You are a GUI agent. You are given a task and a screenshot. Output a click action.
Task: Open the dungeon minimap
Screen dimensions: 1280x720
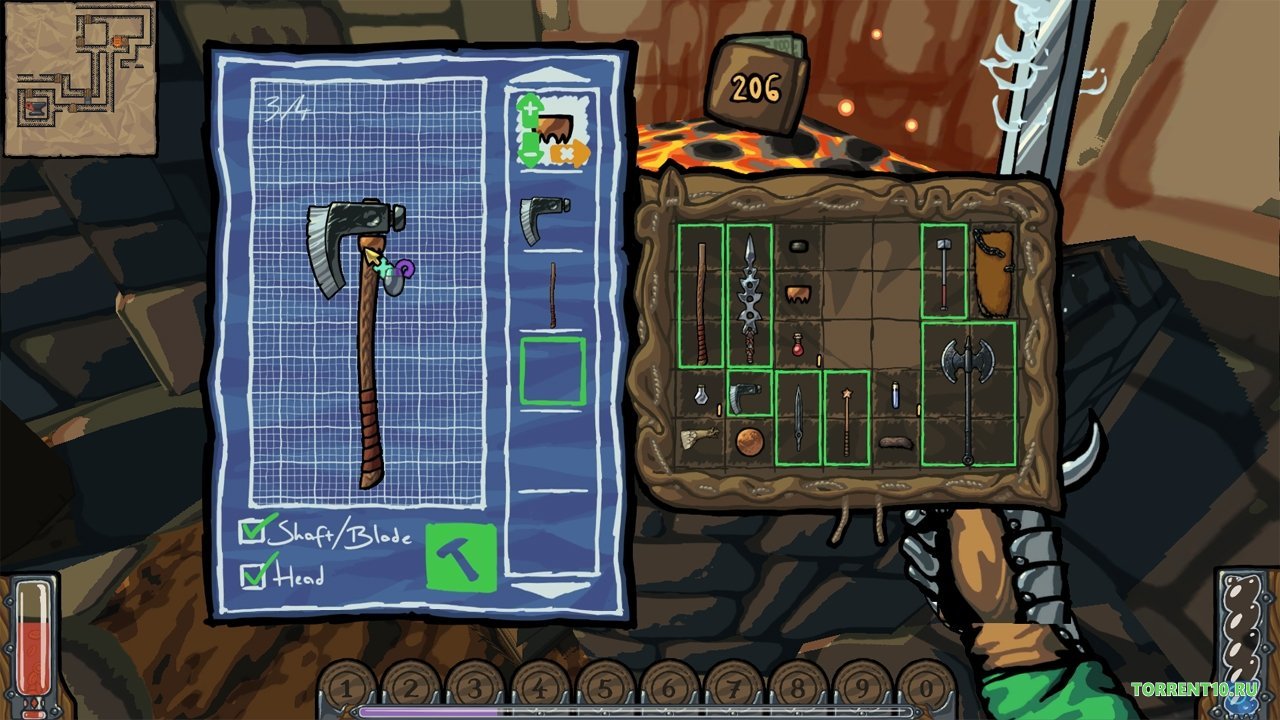pos(80,78)
